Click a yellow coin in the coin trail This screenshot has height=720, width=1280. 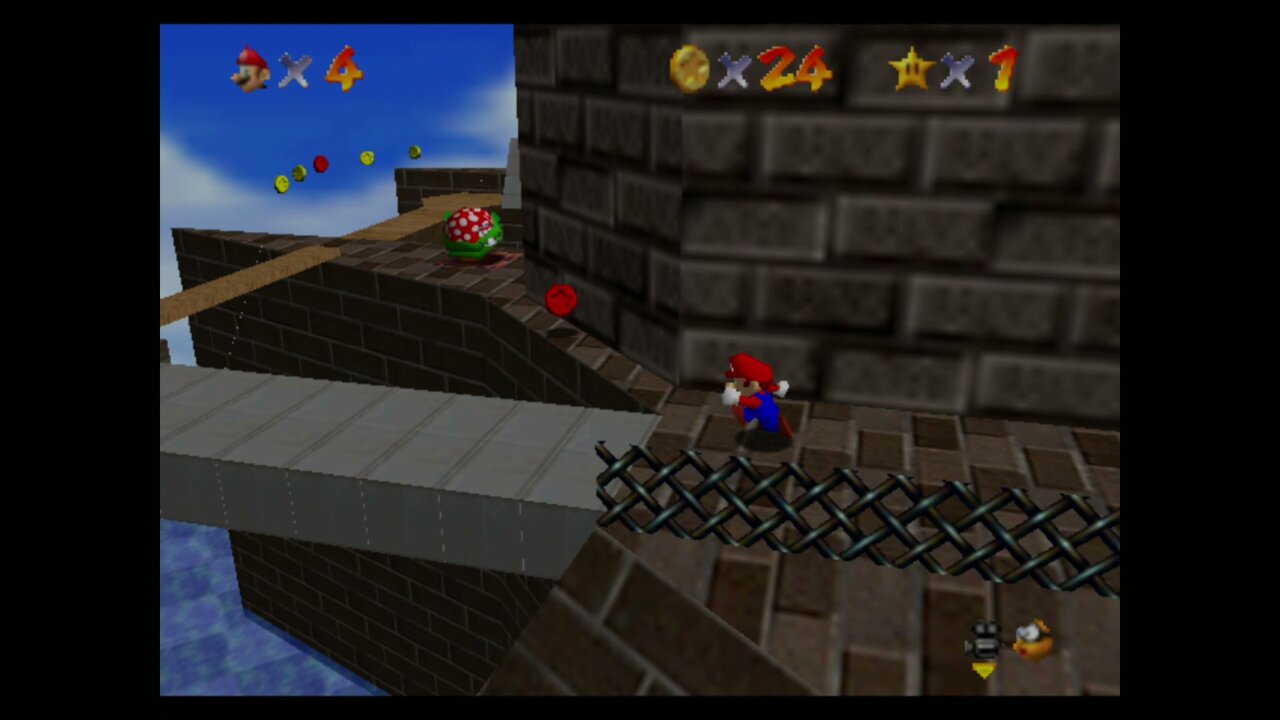pyautogui.click(x=366, y=157)
